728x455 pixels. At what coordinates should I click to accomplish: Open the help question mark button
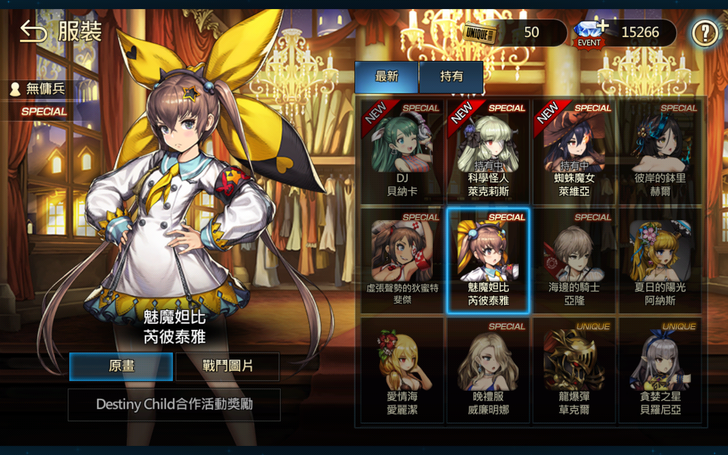[705, 33]
